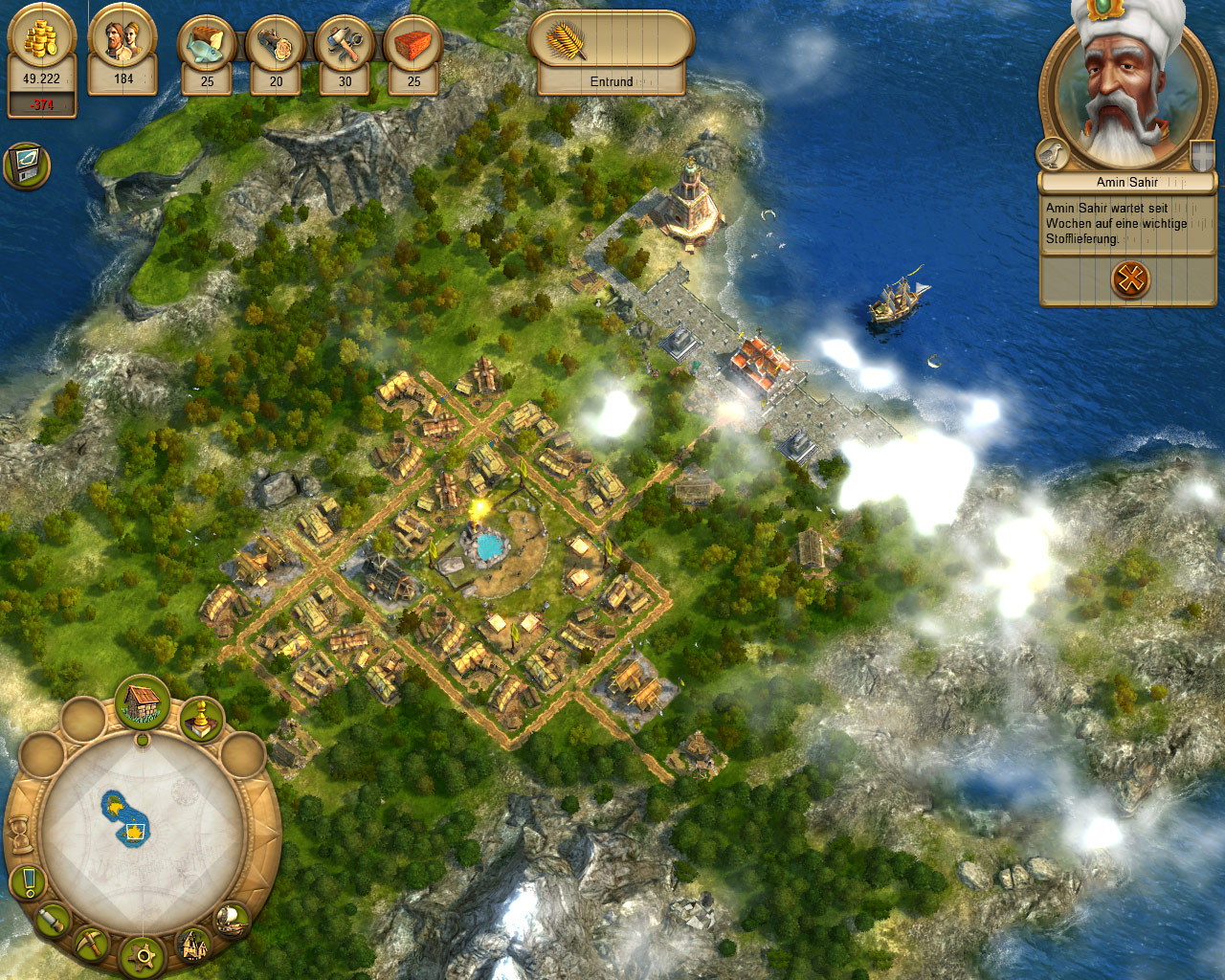The width and height of the screenshot is (1225, 980).
Task: Open the computer monitor menu icon
Action: click(x=26, y=166)
